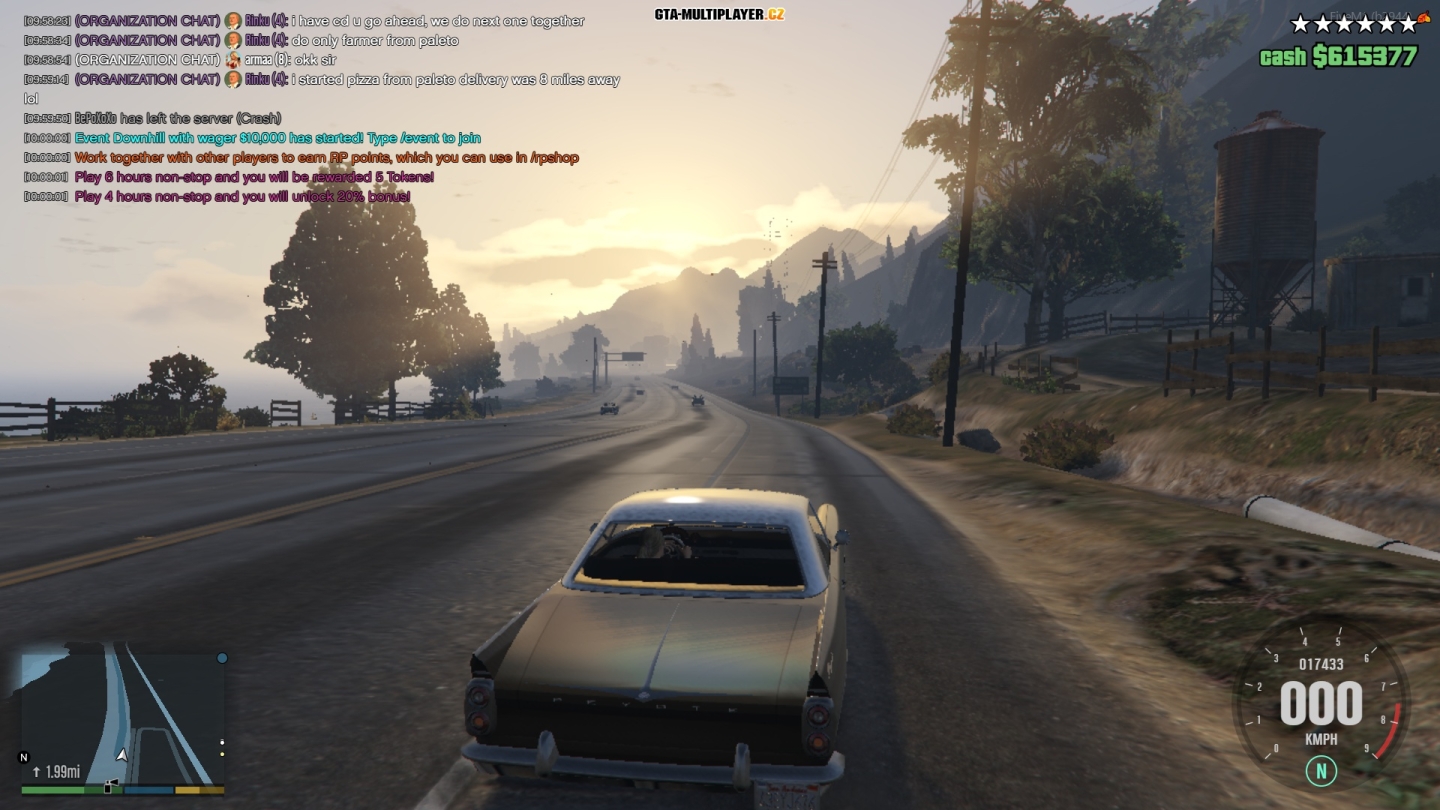The image size is (1440, 810).
Task: Click the GTA-MULTIPLAYER.CZ server logo
Action: 719,14
